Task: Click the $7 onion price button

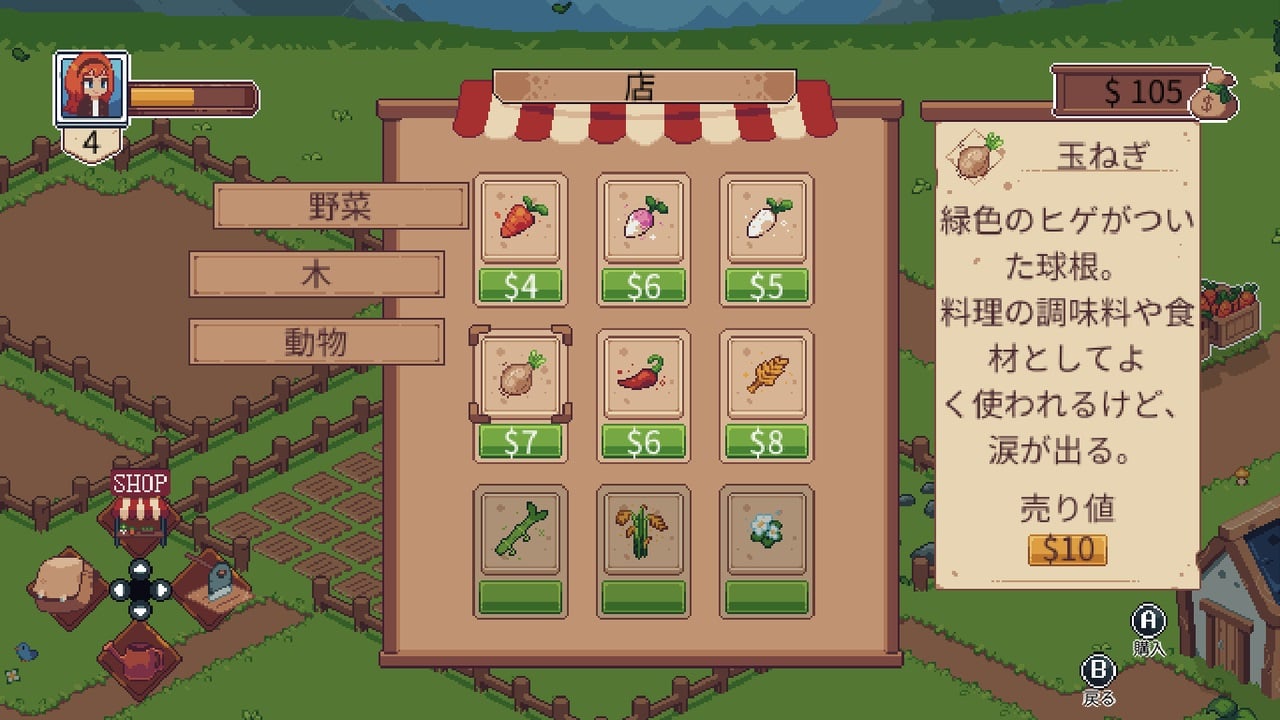Action: [x=520, y=442]
